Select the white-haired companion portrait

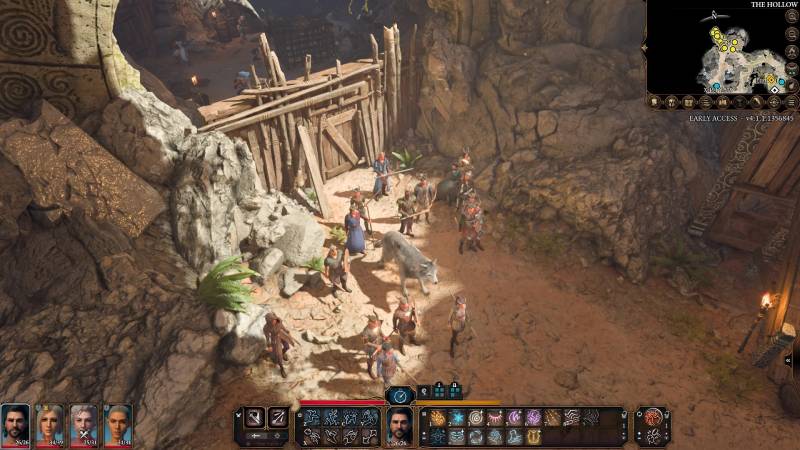pyautogui.click(x=84, y=424)
